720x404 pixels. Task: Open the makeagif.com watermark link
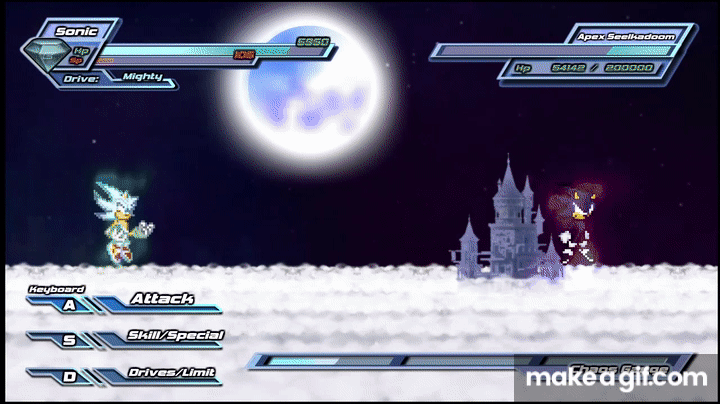pyautogui.click(x=616, y=378)
